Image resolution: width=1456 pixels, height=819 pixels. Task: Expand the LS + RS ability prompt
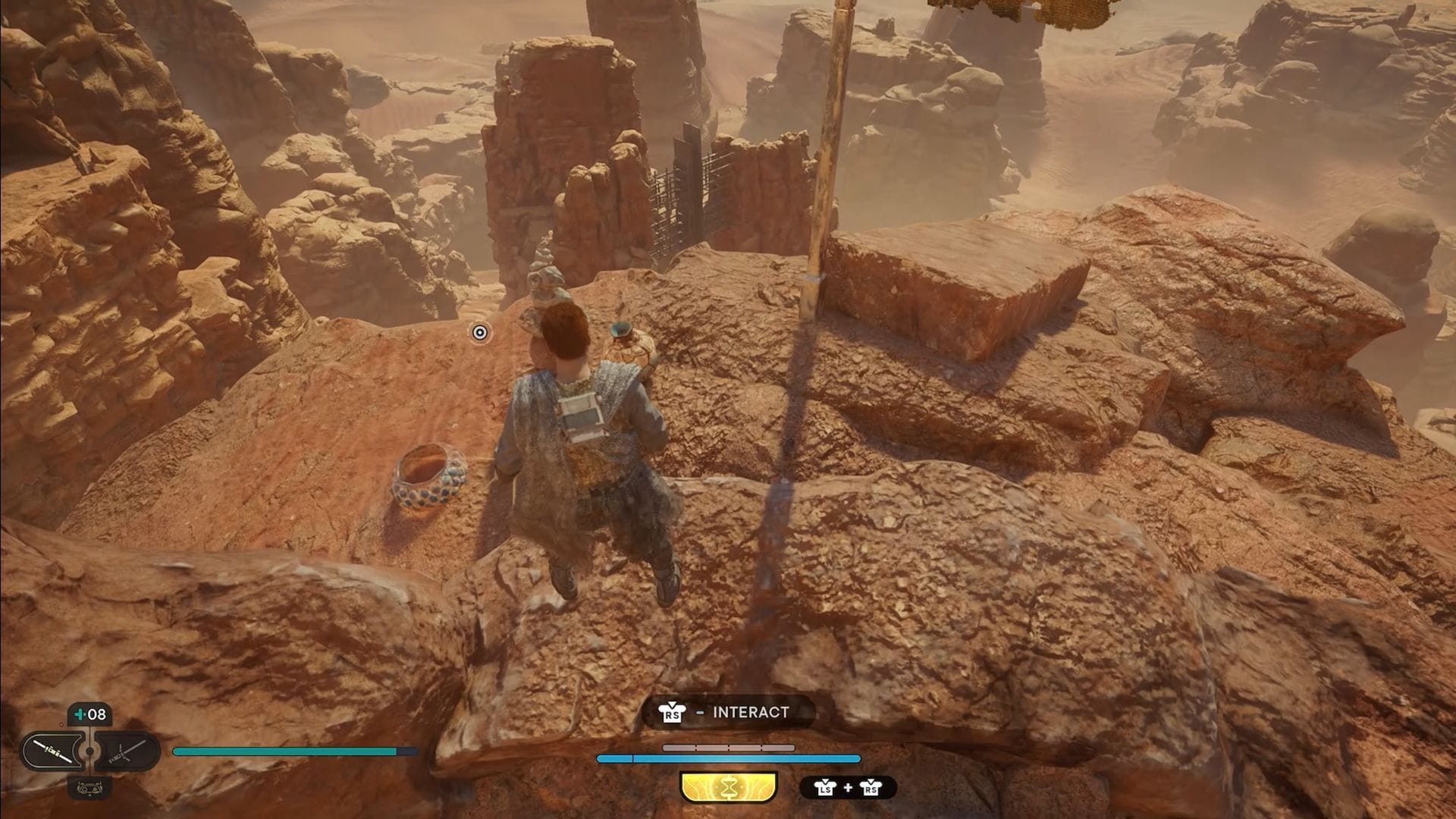[848, 788]
